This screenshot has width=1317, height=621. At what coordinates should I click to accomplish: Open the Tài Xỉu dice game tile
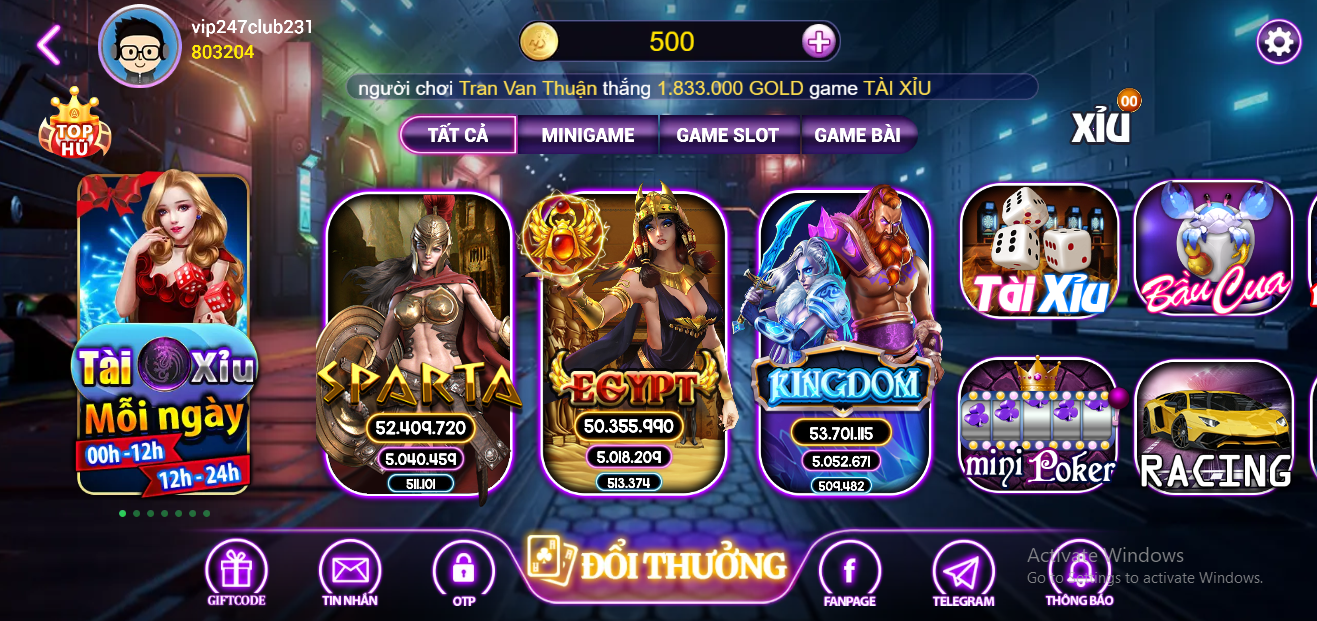tap(1039, 250)
